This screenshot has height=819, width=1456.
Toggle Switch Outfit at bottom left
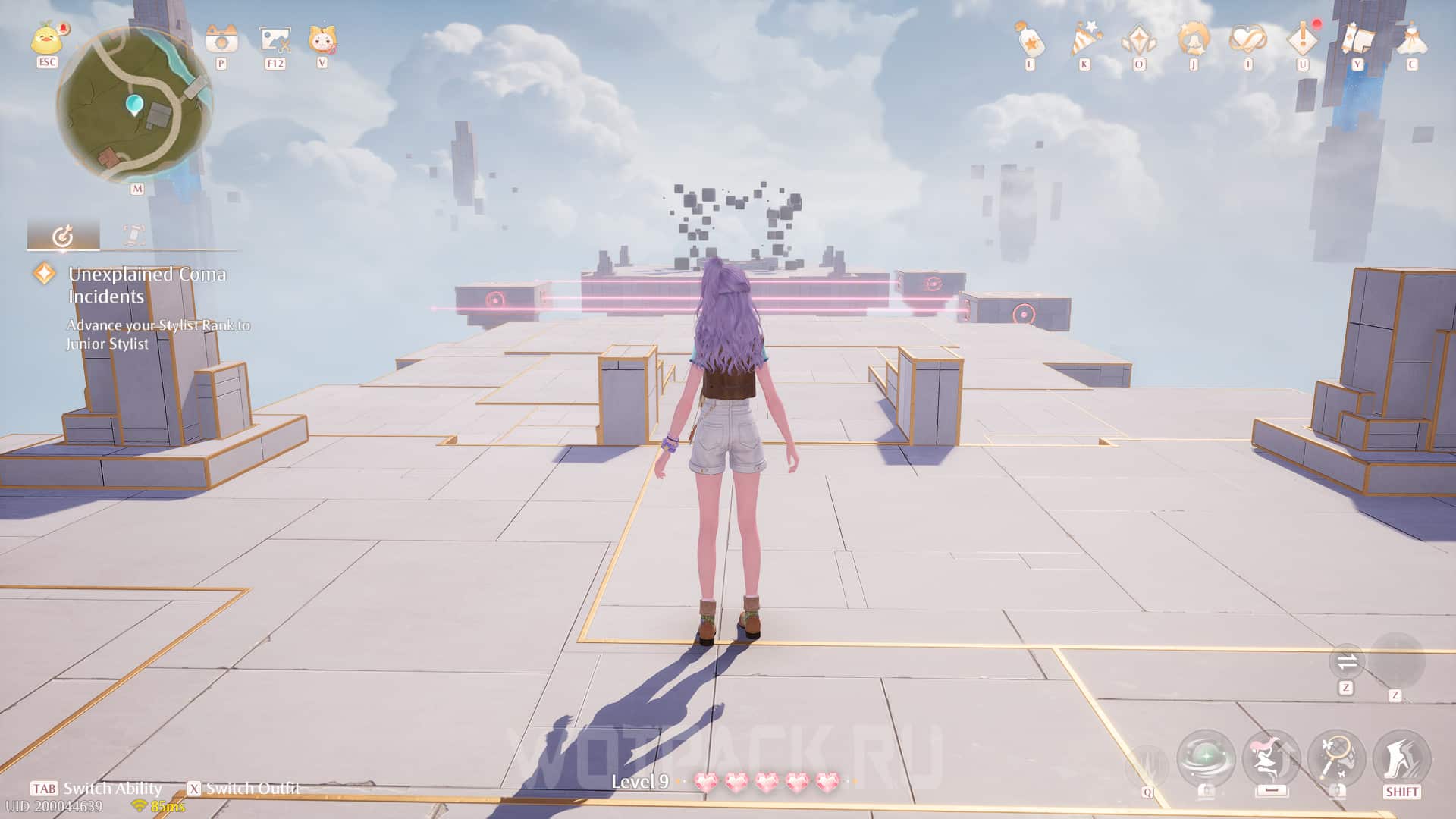(x=243, y=788)
